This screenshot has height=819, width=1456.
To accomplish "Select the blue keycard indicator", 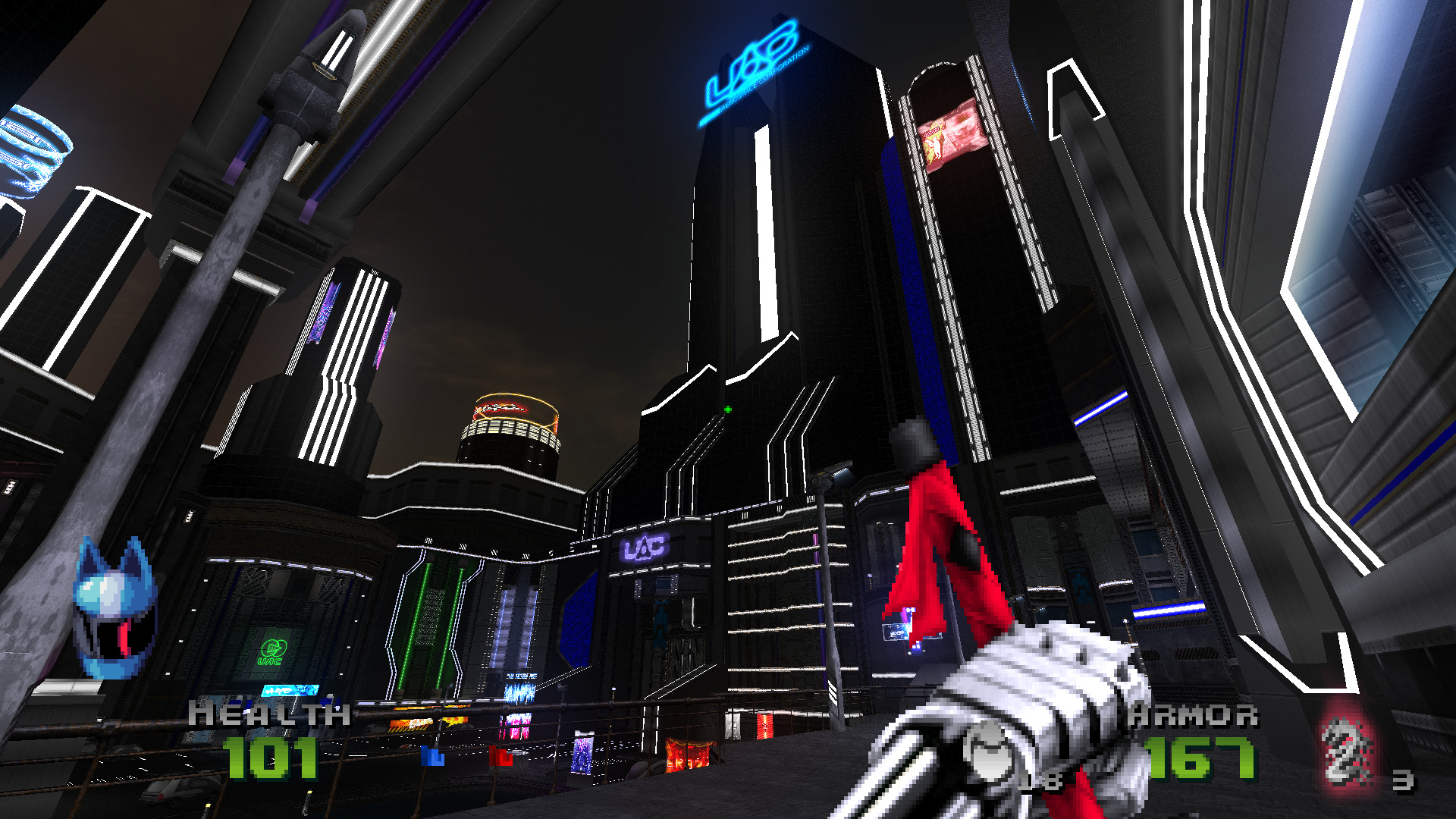I will pos(432,756).
